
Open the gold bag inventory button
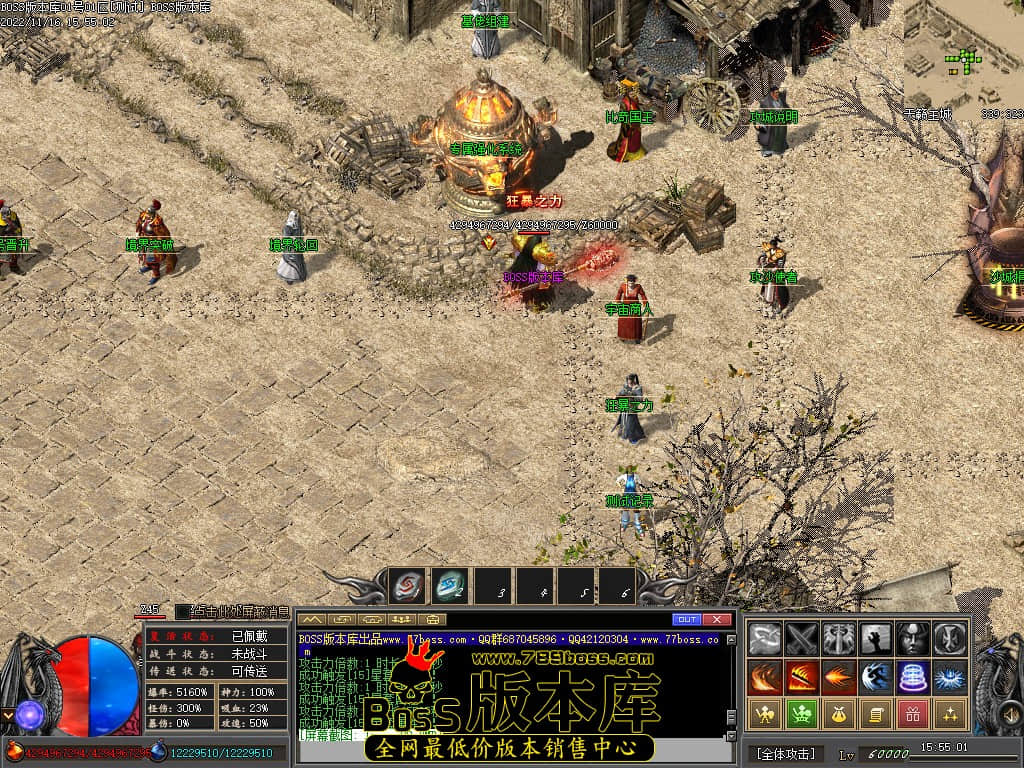[x=839, y=714]
